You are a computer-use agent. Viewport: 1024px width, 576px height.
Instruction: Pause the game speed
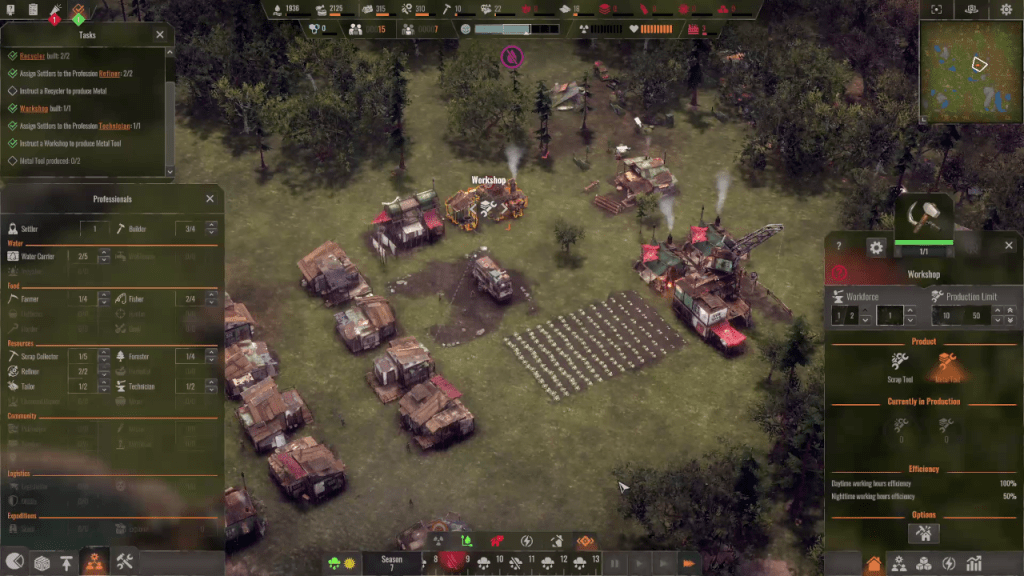(616, 563)
